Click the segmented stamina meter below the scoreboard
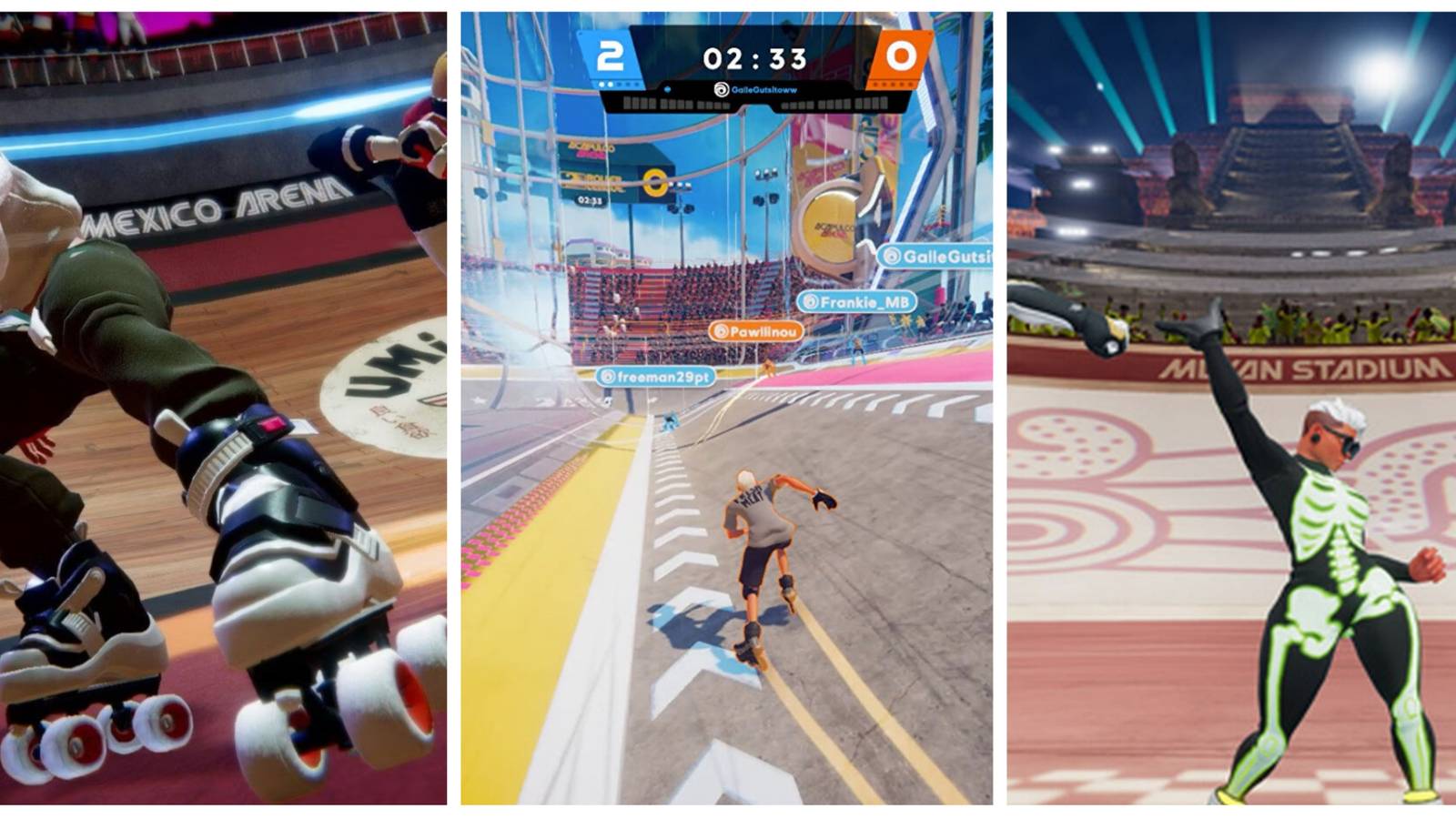 (674, 103)
